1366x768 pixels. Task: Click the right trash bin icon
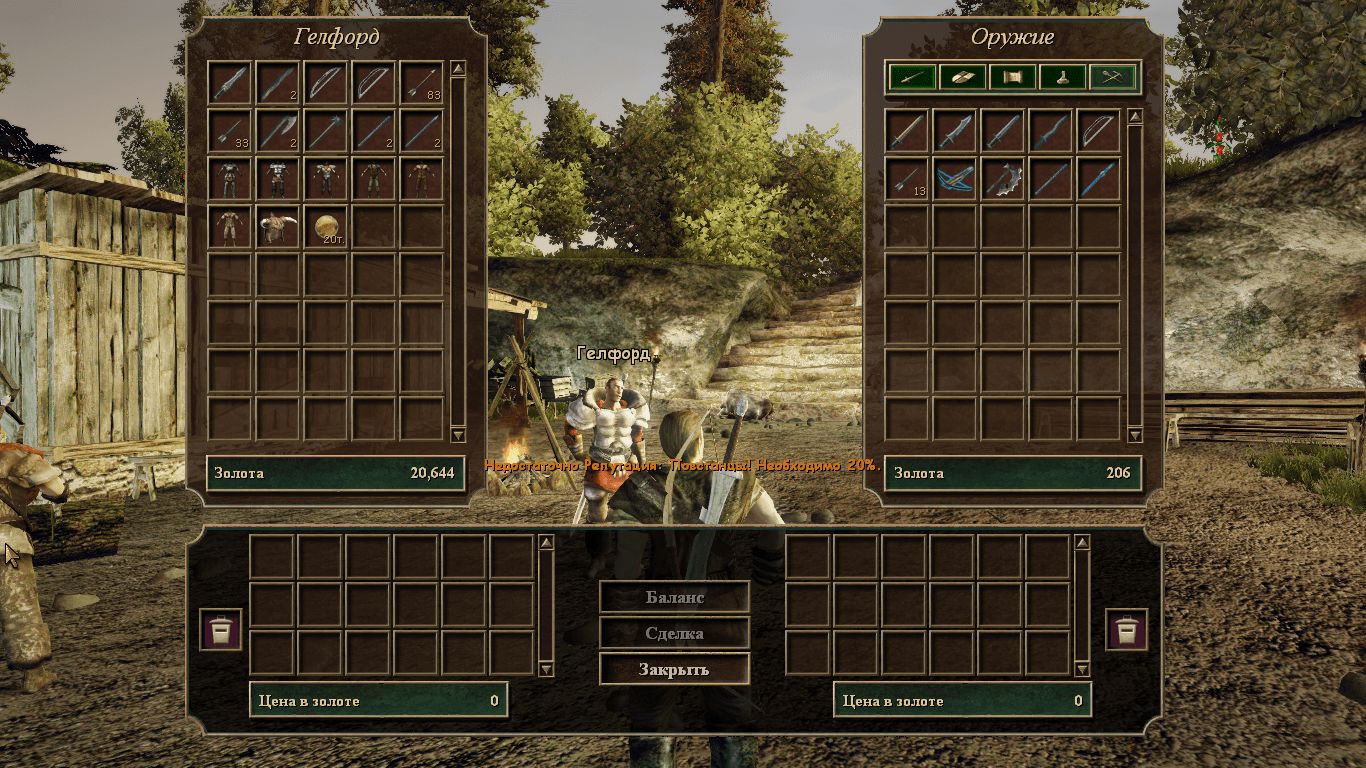pyautogui.click(x=1126, y=630)
